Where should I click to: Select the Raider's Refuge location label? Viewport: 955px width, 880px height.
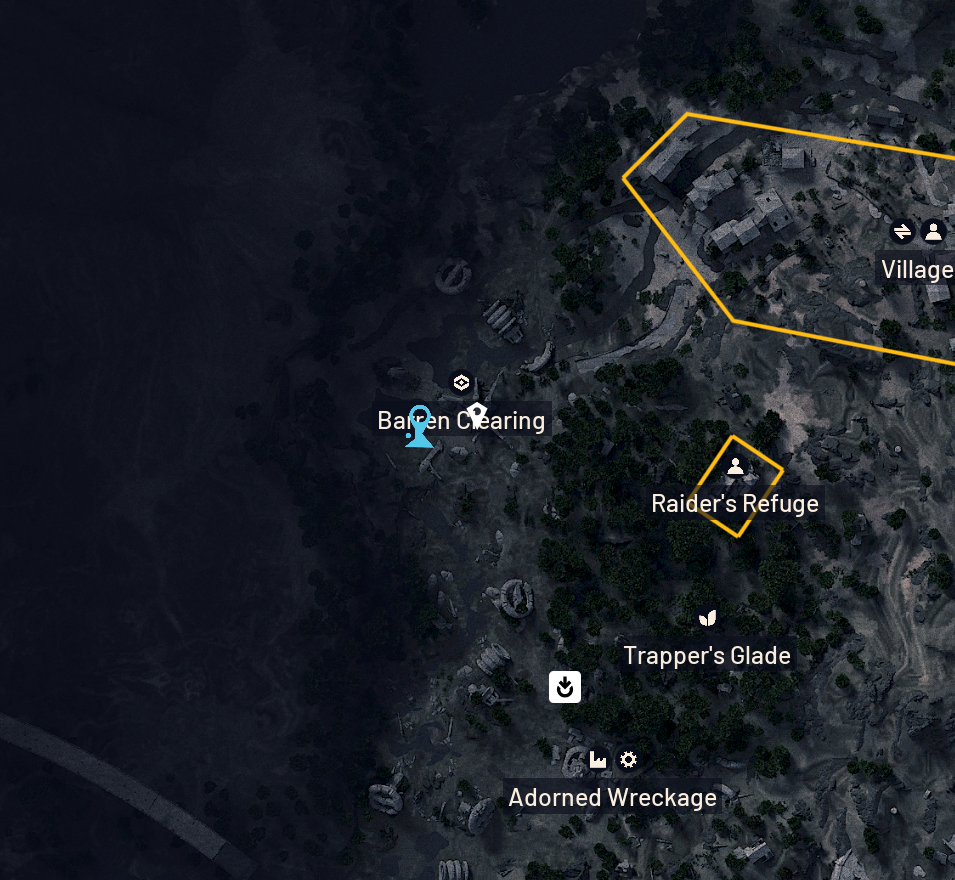(735, 503)
